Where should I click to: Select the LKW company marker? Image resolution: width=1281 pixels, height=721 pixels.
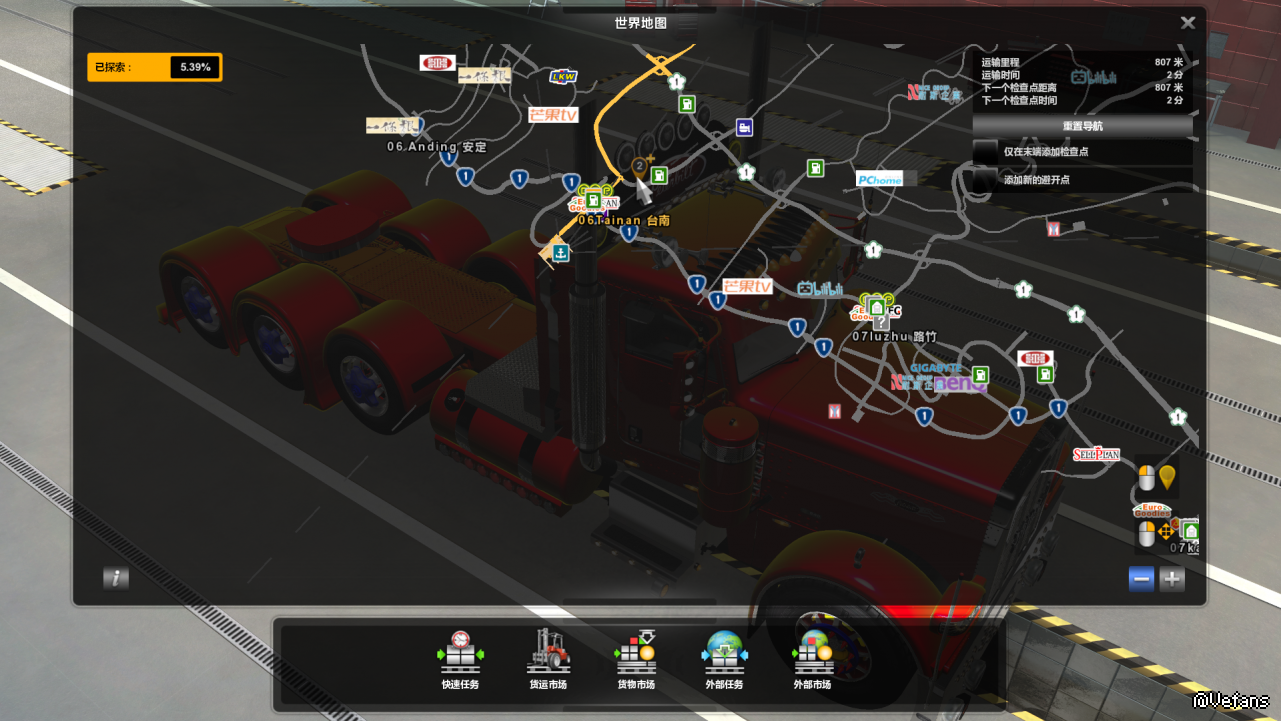click(x=563, y=76)
